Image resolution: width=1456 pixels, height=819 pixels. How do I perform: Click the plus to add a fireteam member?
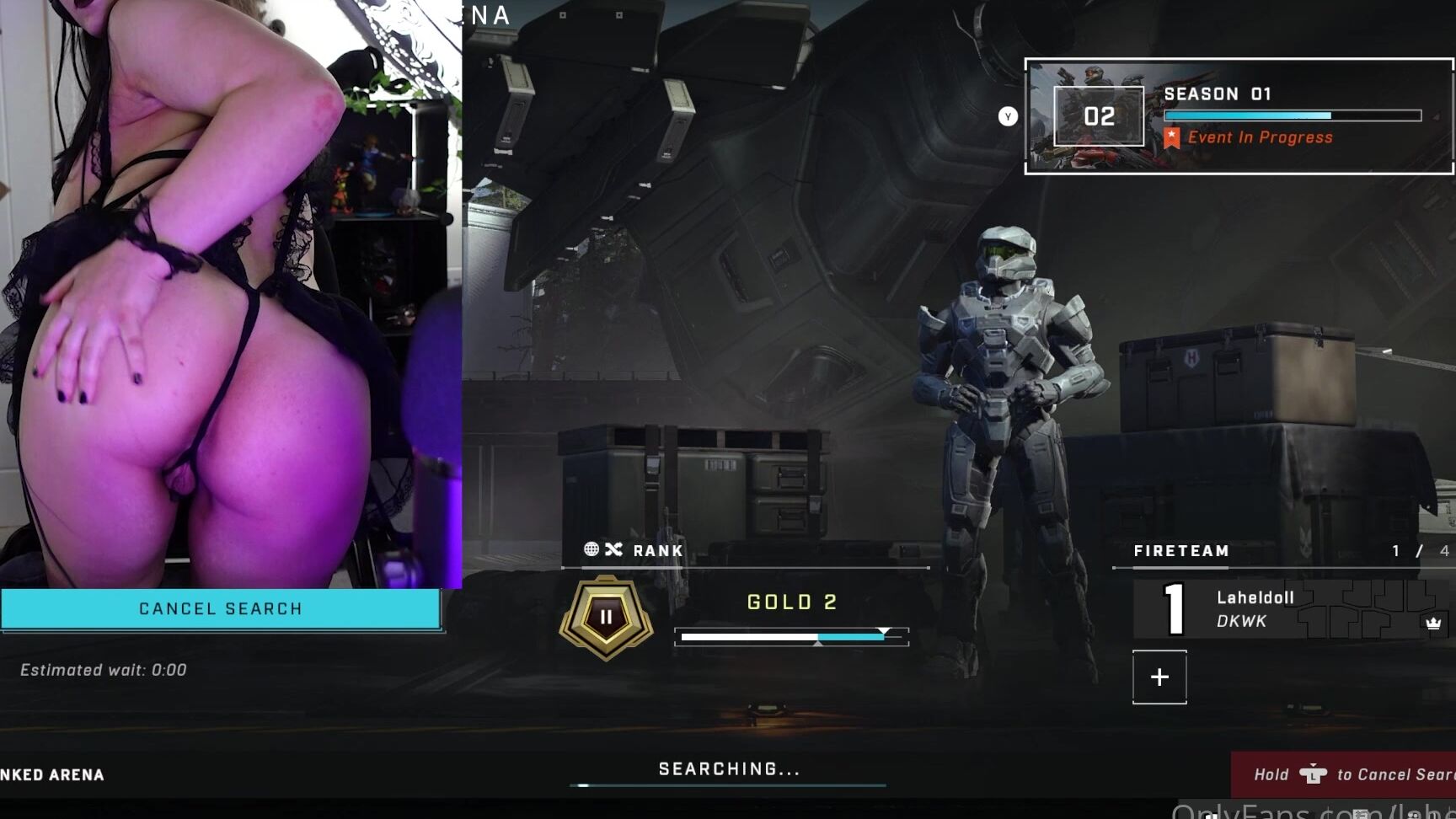click(x=1159, y=677)
